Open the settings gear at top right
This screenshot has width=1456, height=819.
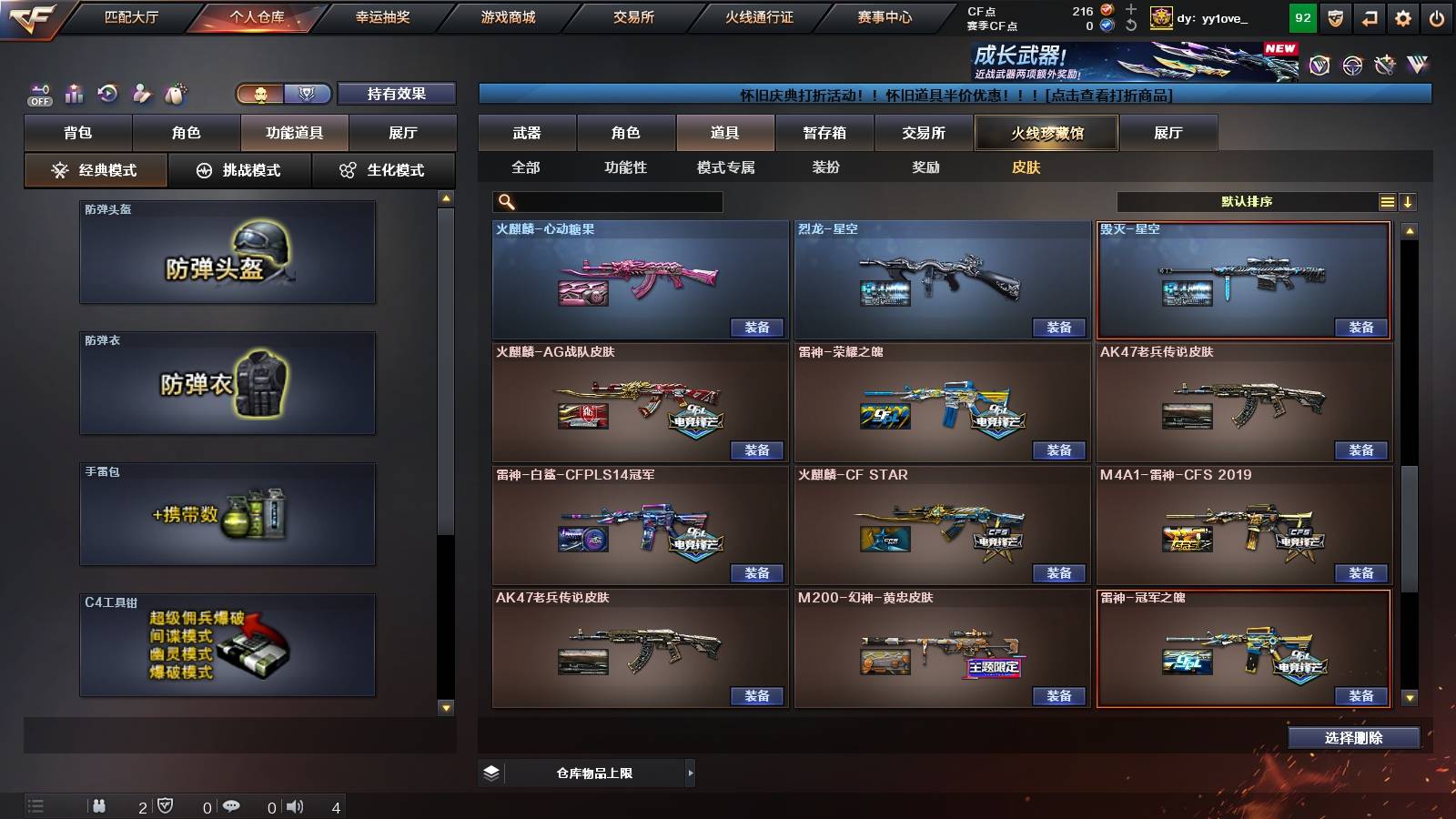coord(1402,16)
